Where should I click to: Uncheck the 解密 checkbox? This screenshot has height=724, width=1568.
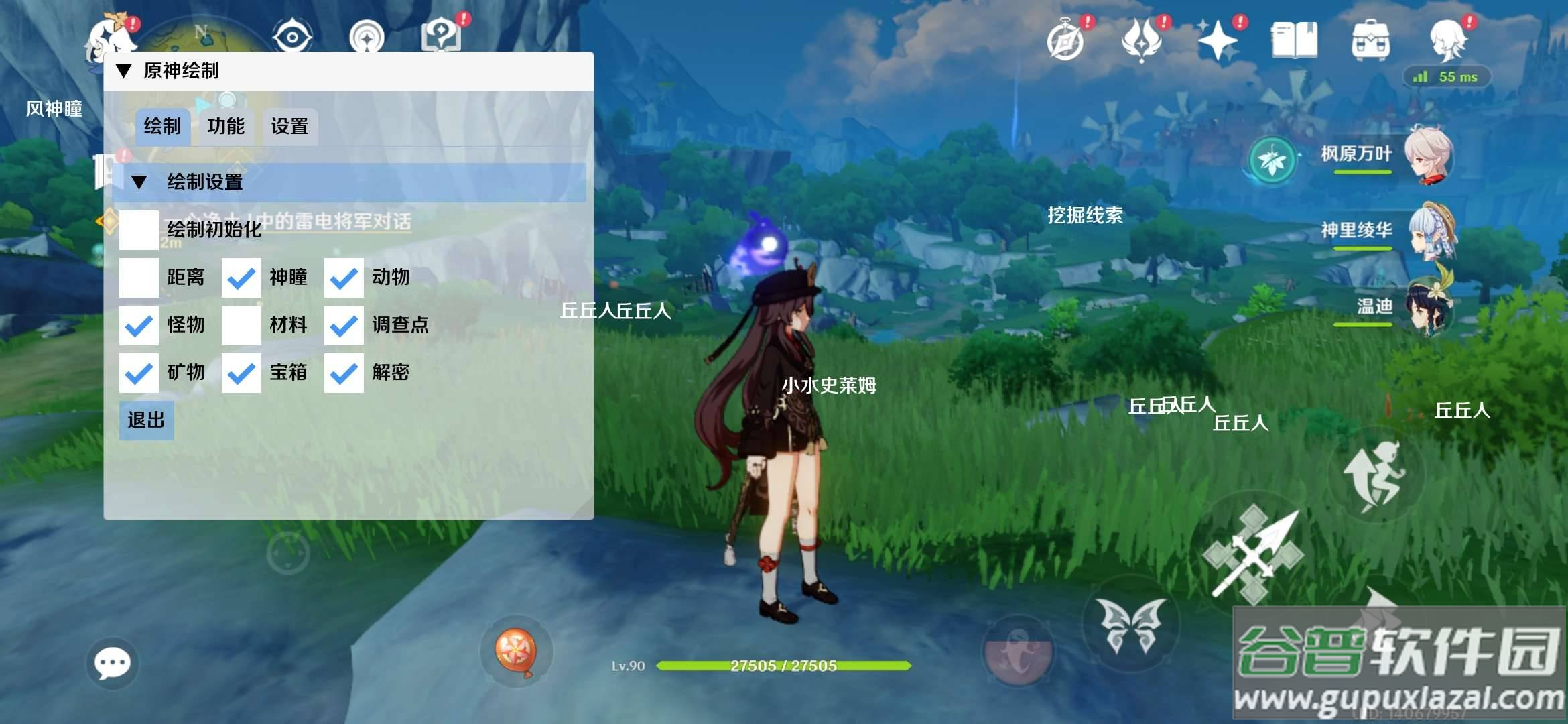pyautogui.click(x=344, y=373)
